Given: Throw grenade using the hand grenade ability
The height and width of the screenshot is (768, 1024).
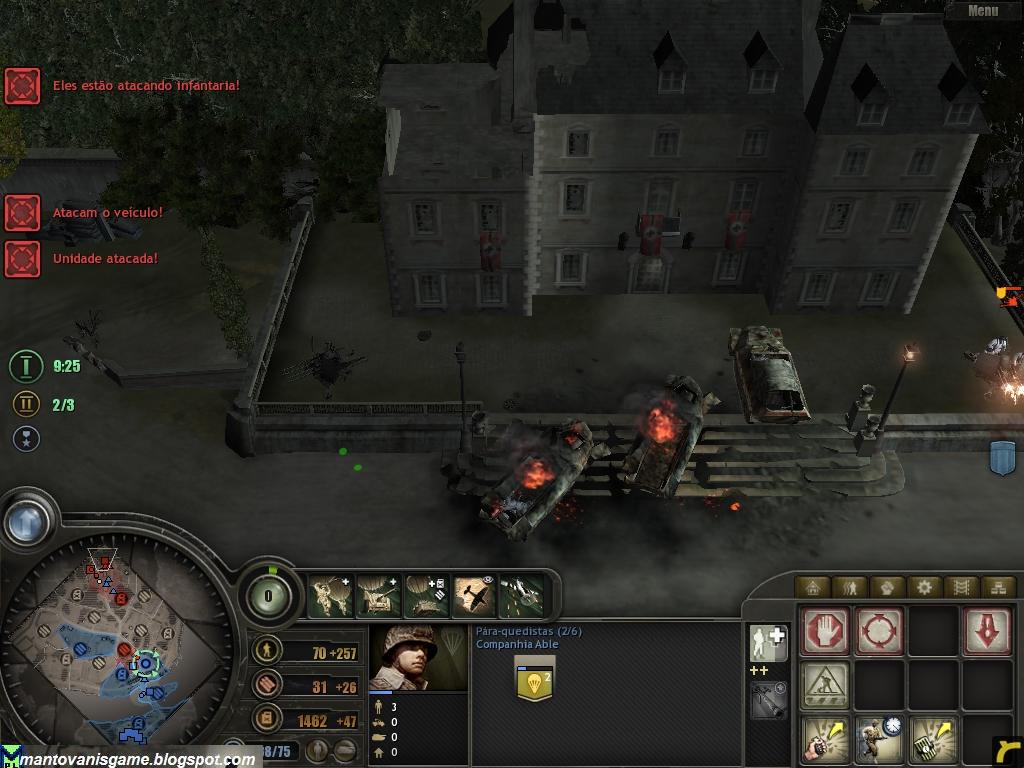Looking at the screenshot, I should tap(826, 740).
